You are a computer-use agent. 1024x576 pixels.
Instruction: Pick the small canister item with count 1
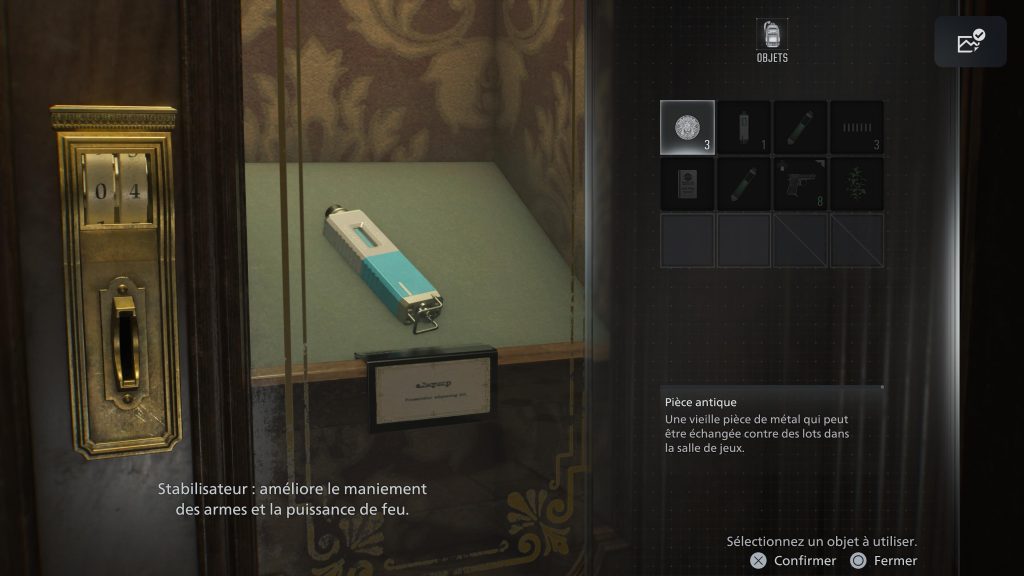click(x=743, y=128)
